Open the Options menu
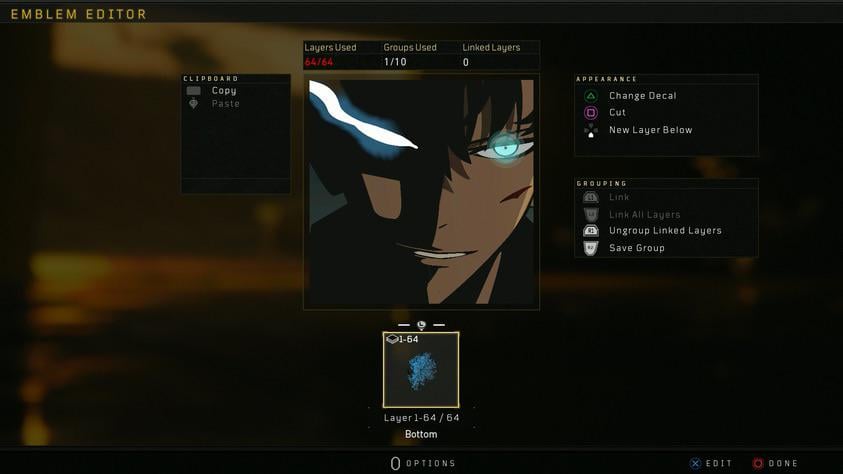 pyautogui.click(x=423, y=463)
